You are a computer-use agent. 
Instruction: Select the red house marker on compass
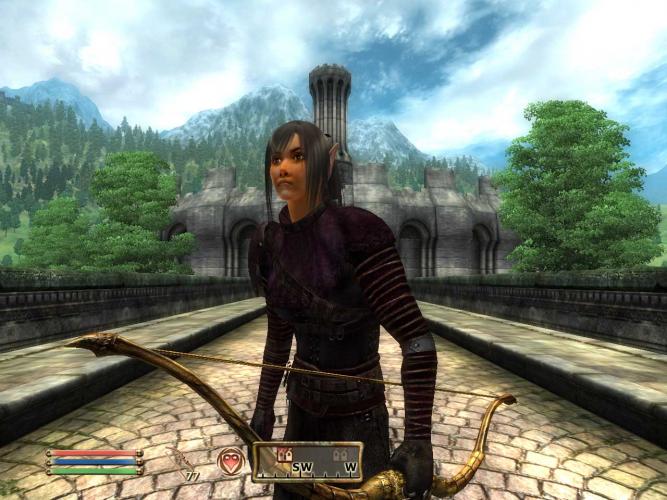click(283, 454)
